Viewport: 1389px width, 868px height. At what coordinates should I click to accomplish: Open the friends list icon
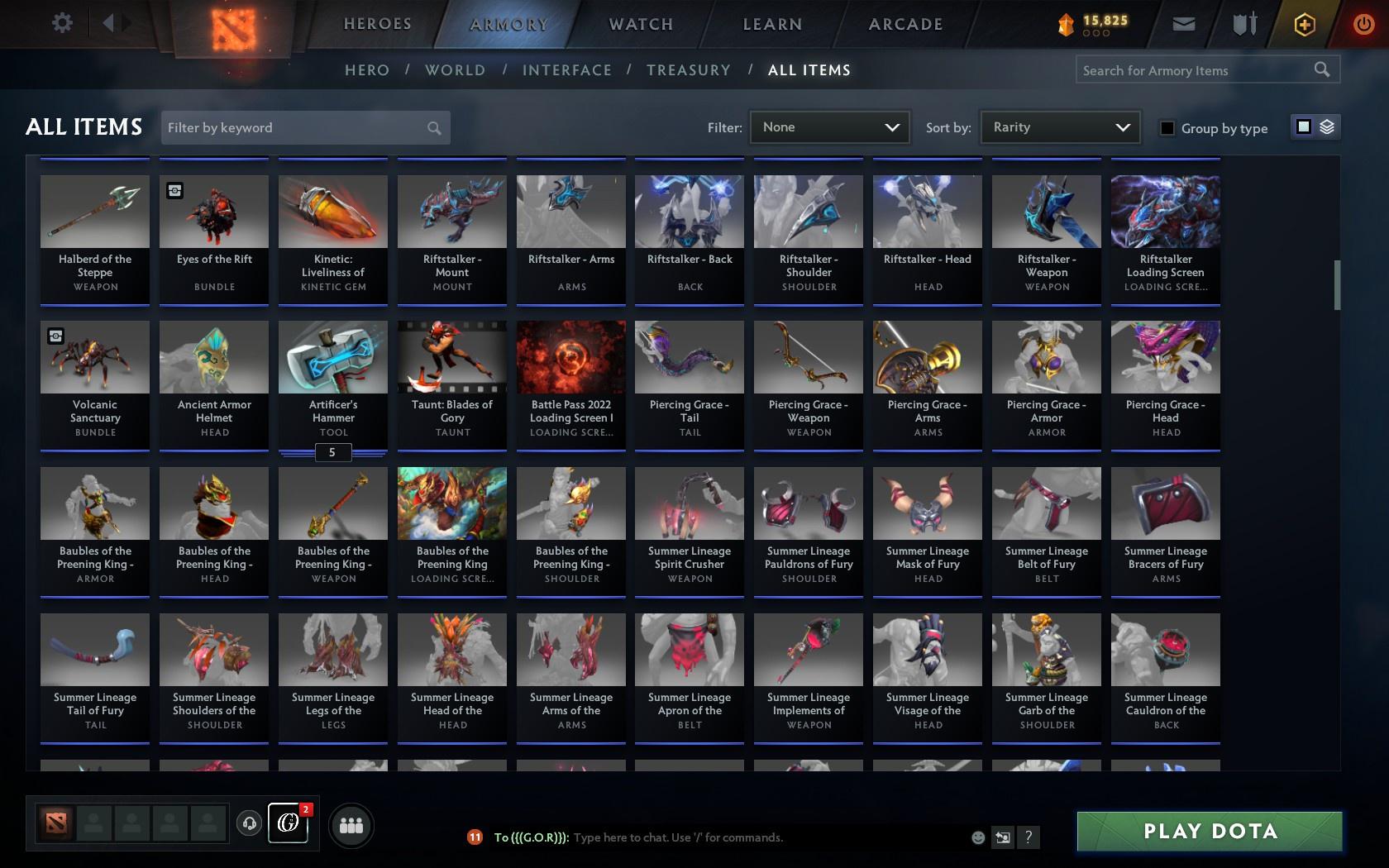351,824
